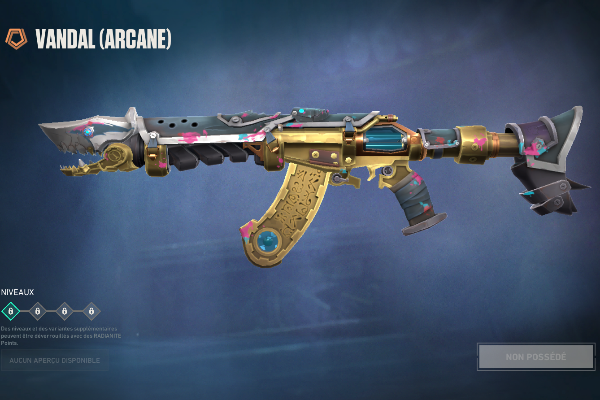600x400 pixels.
Task: Click the Non Possédé button
Action: 535,356
